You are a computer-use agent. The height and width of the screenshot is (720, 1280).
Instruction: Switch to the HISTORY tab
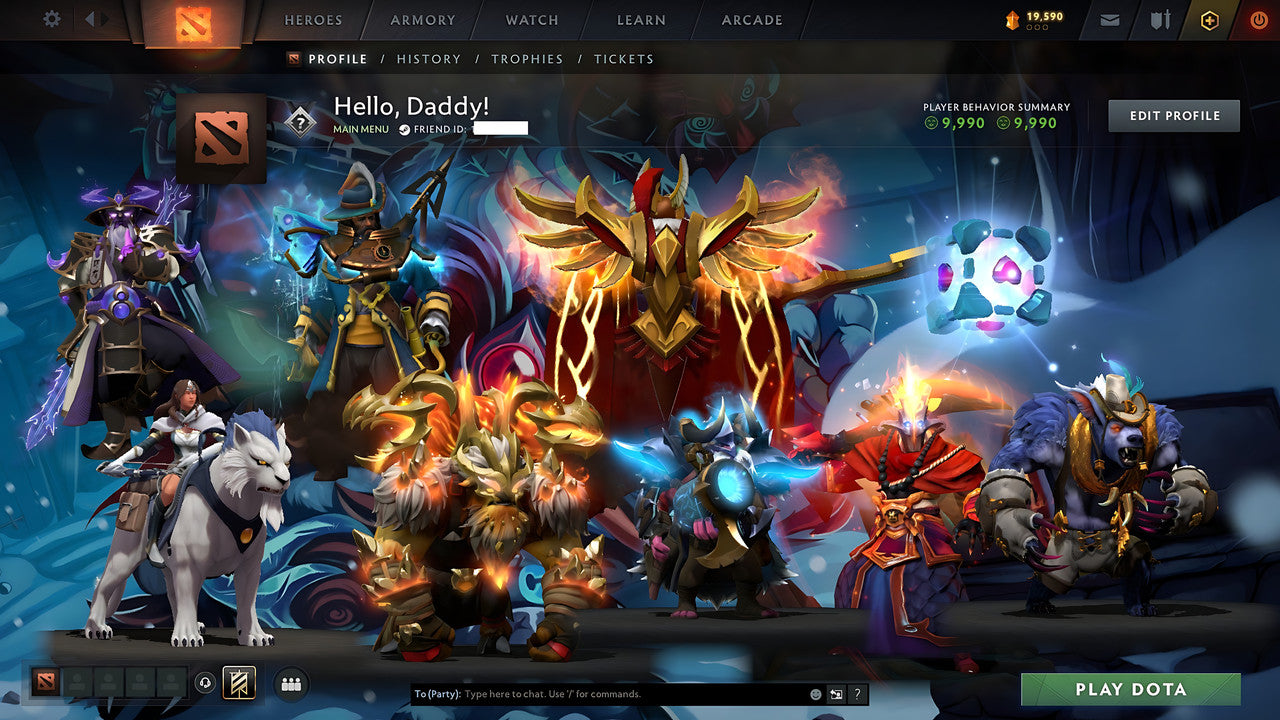point(429,59)
